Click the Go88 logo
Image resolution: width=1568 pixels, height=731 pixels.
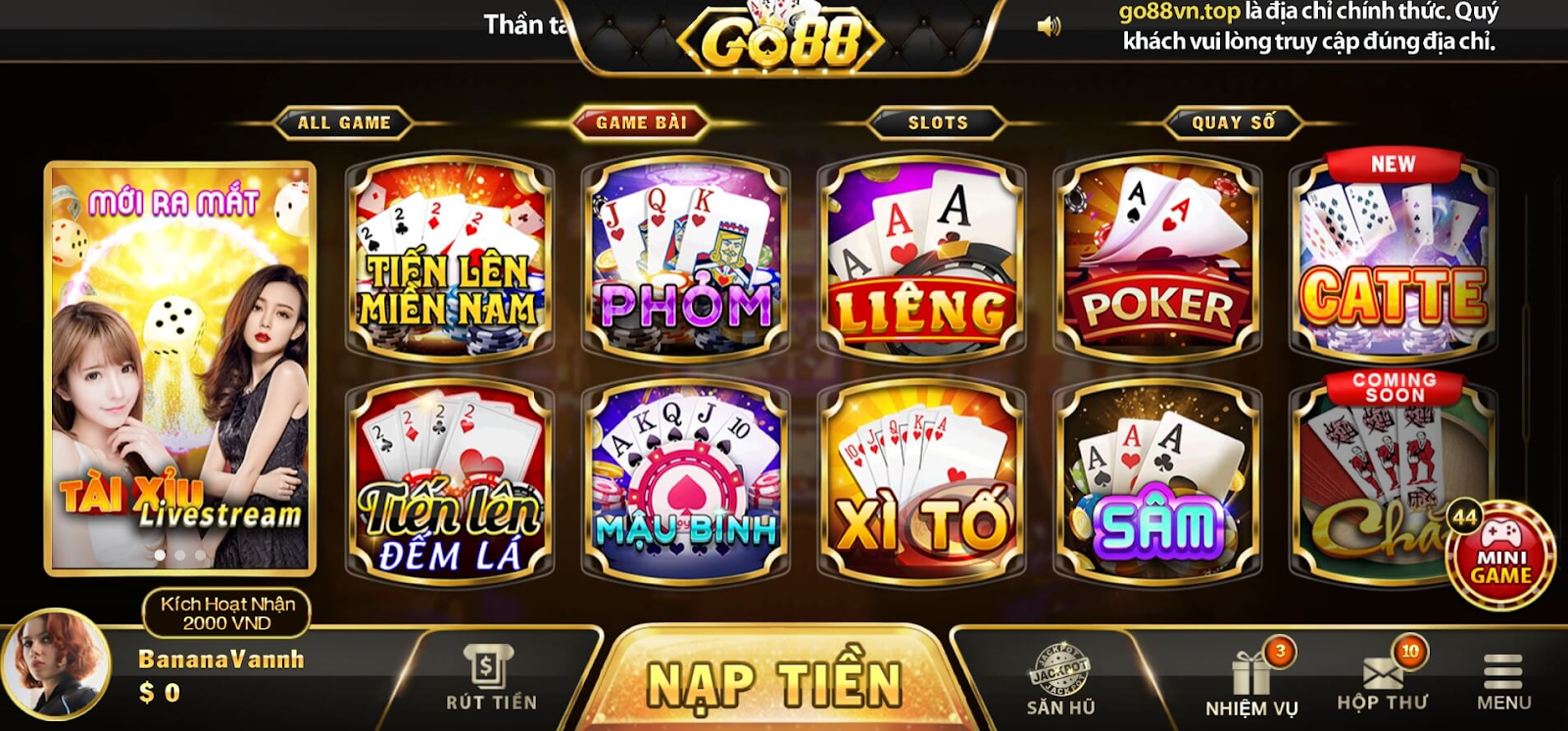point(781,39)
